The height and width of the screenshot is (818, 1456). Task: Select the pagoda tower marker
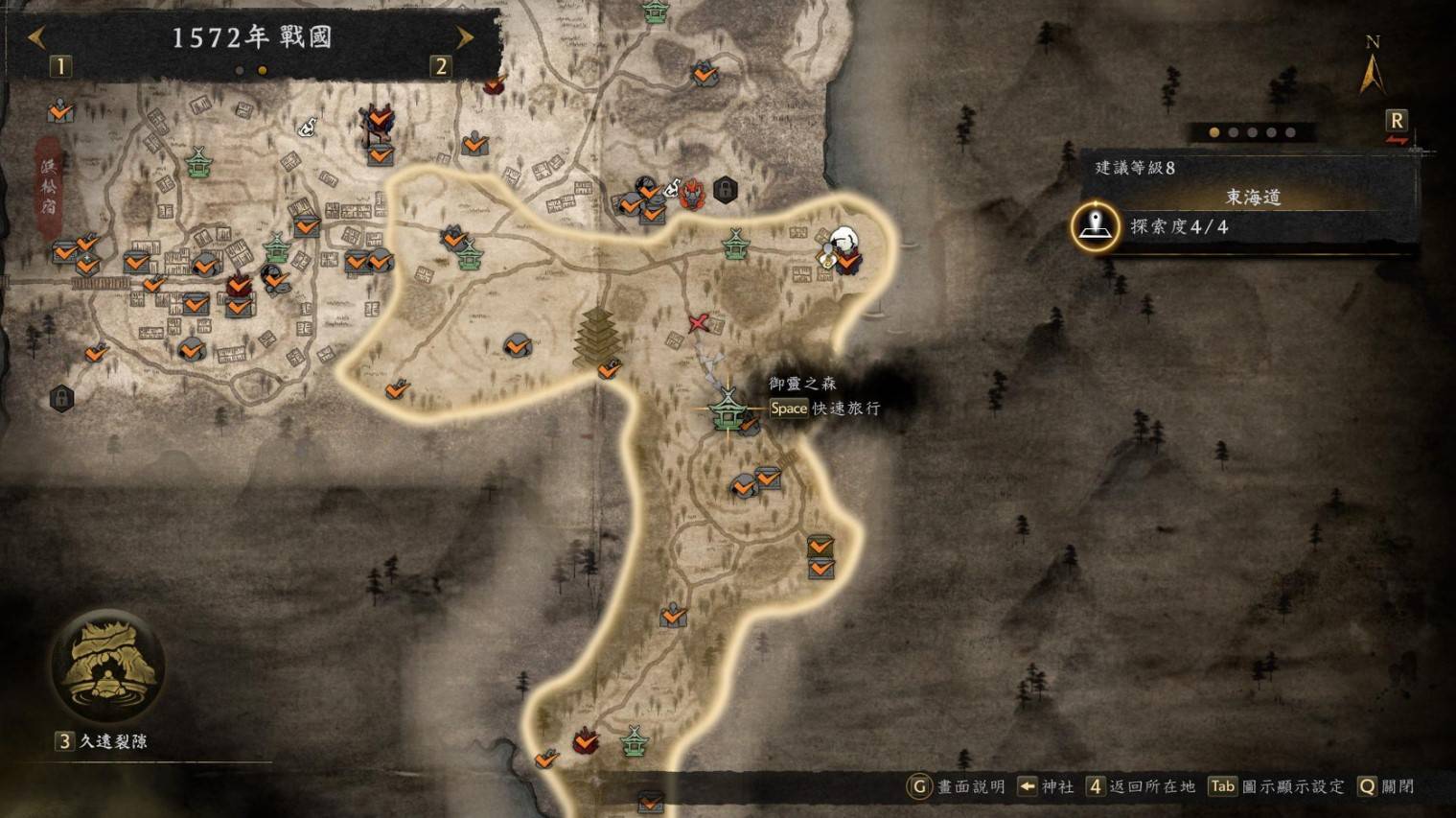596,338
